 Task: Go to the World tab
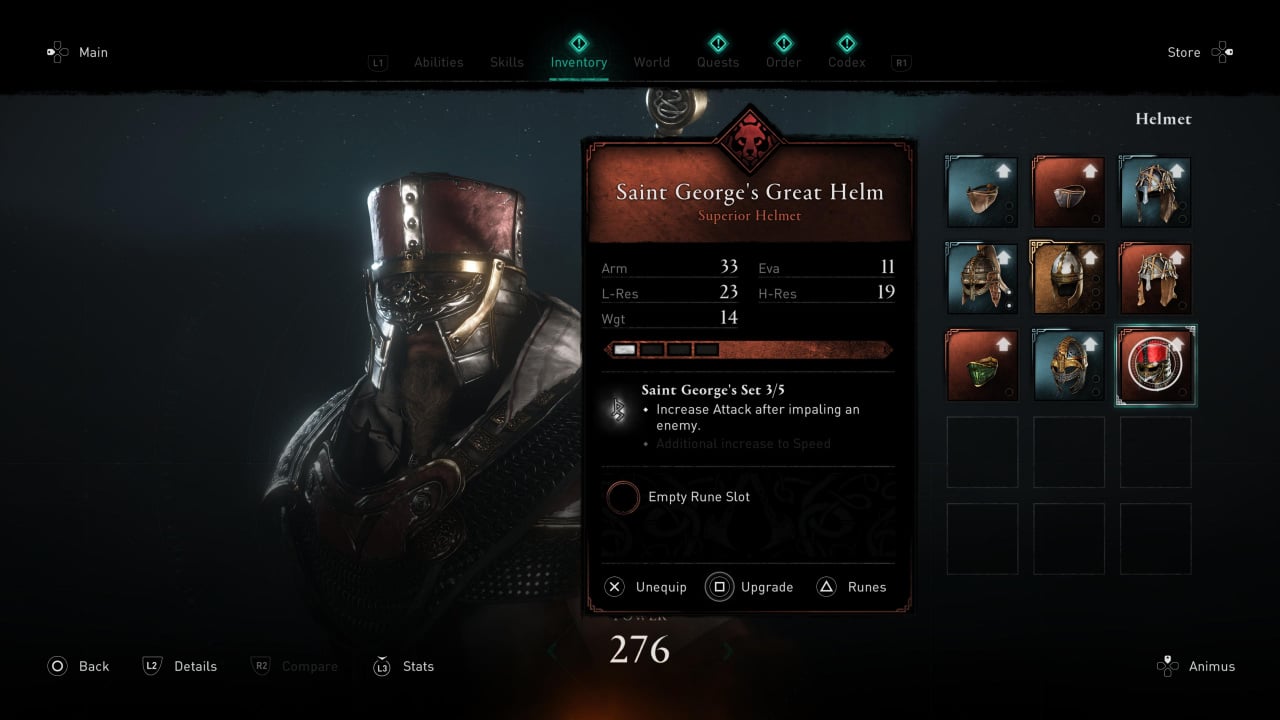click(x=651, y=62)
